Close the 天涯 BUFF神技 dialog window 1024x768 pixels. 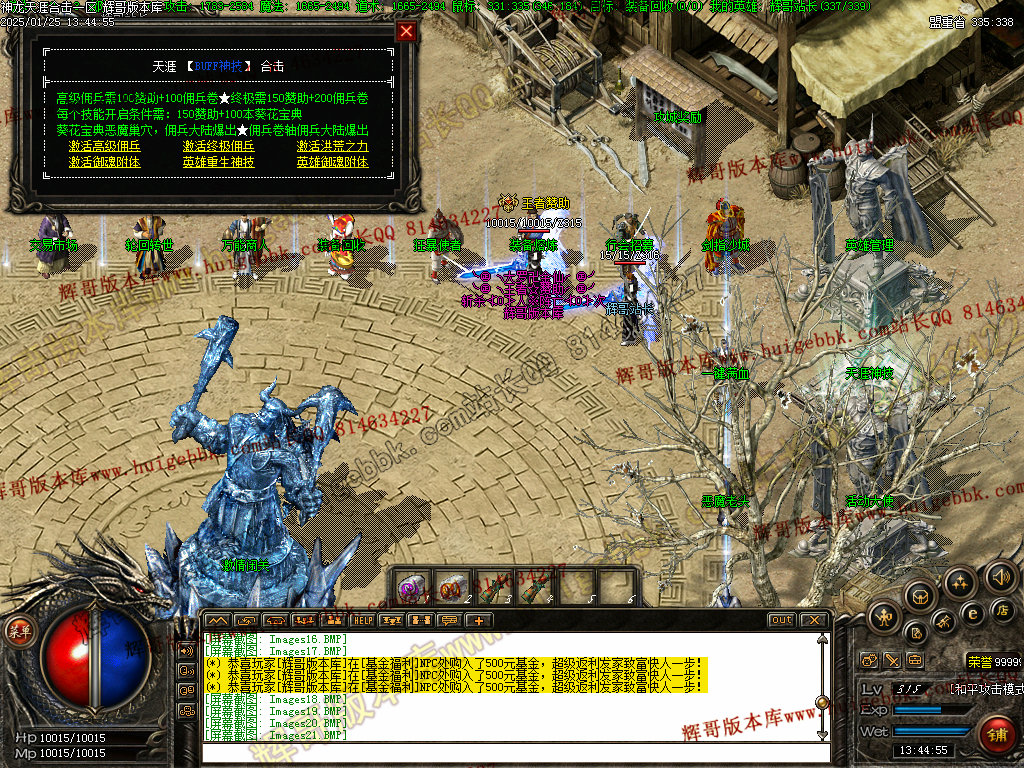coord(406,31)
